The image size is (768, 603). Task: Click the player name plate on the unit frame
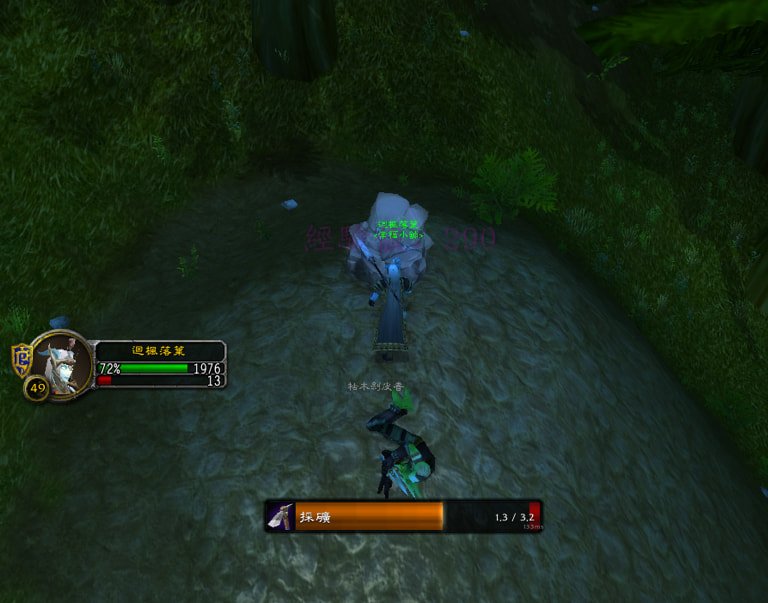(159, 351)
